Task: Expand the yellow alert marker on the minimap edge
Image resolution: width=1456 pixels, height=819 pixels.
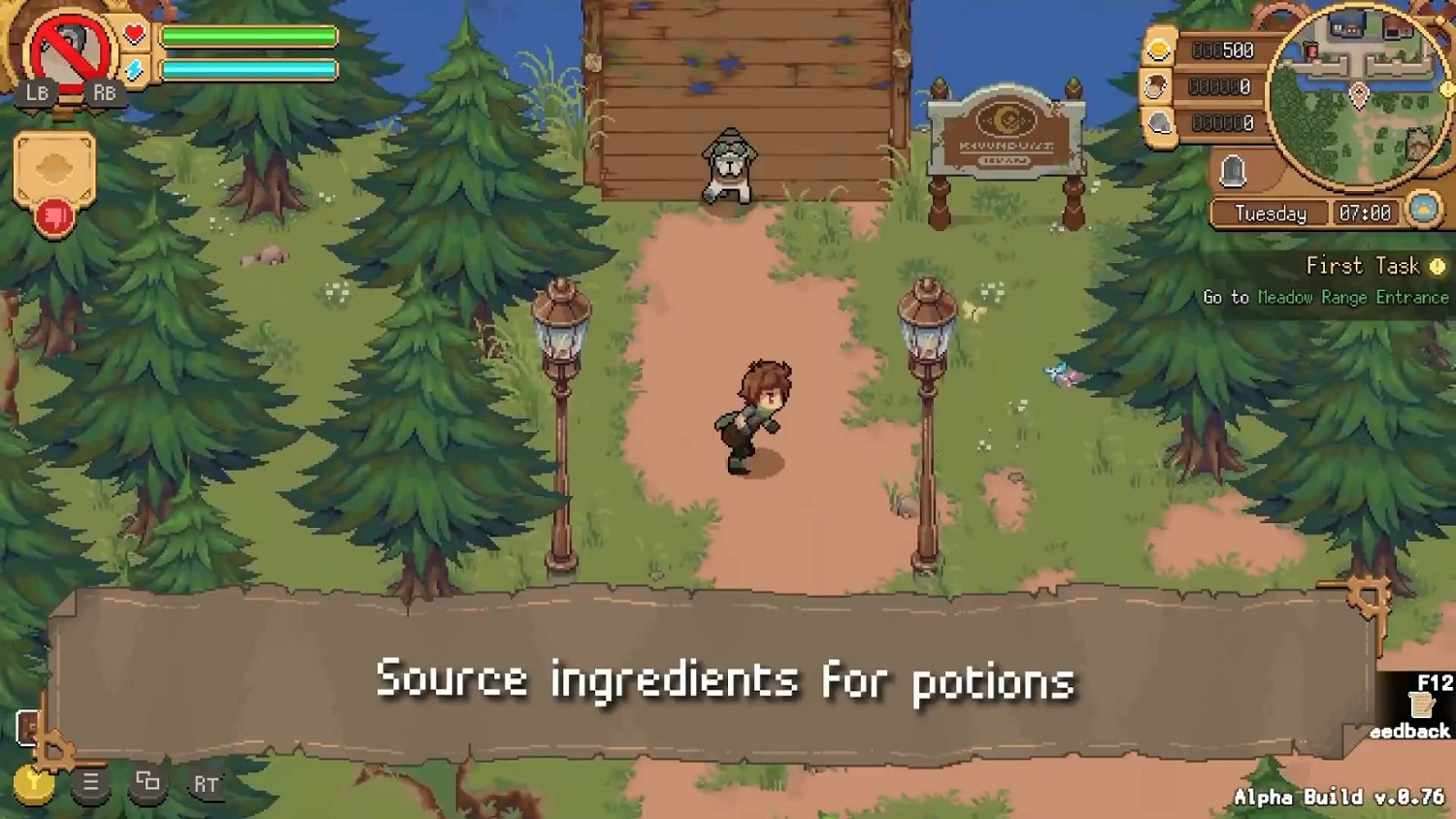Action: click(1447, 88)
